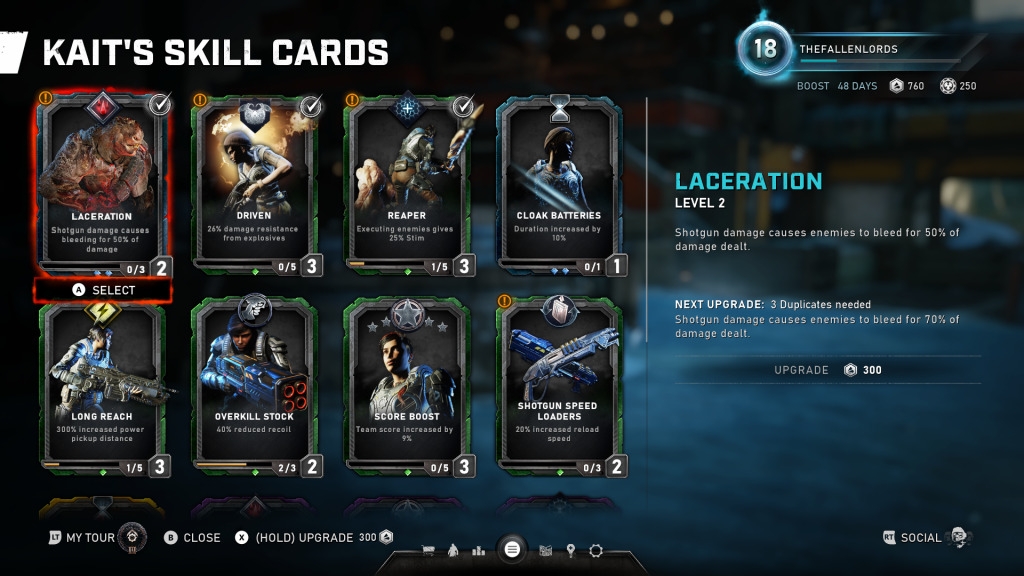The height and width of the screenshot is (576, 1024).
Task: Select the Shotgun Speed Loaders card
Action: [x=558, y=385]
